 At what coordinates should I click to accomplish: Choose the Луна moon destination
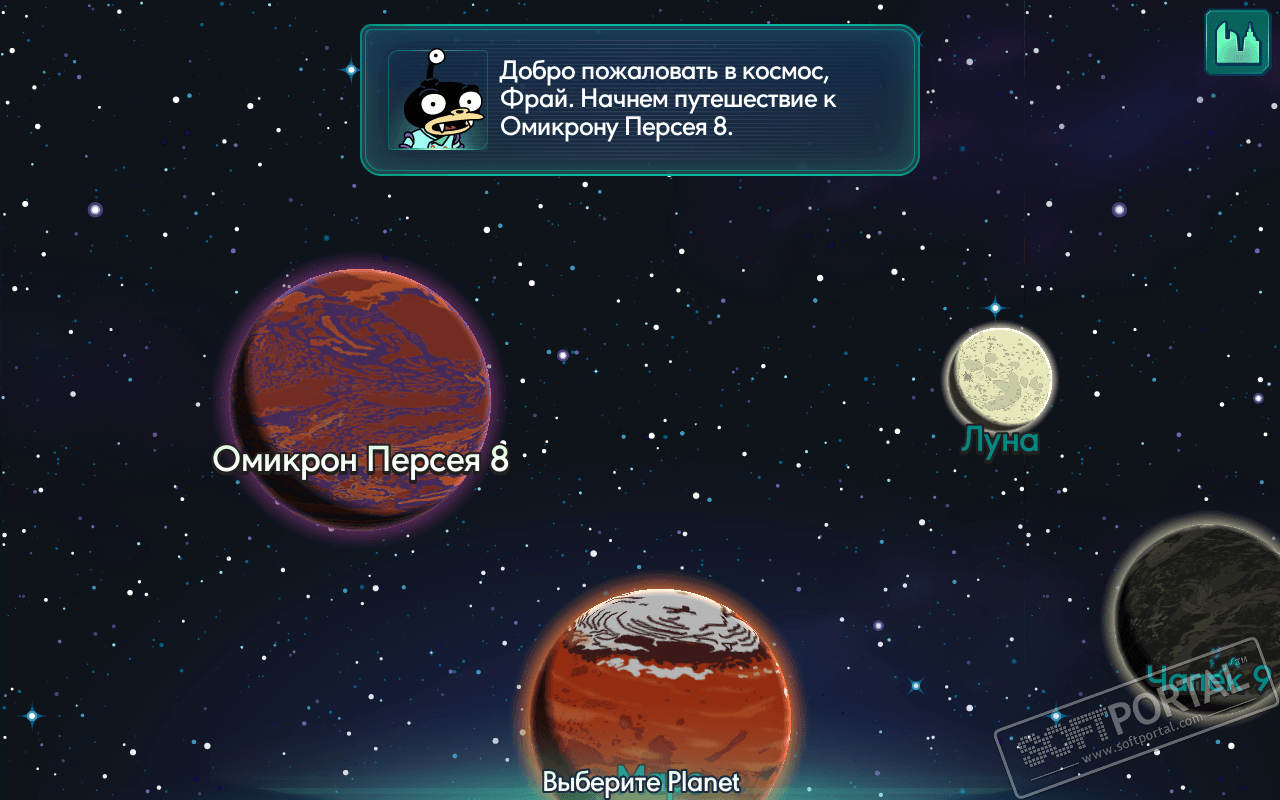point(1000,375)
